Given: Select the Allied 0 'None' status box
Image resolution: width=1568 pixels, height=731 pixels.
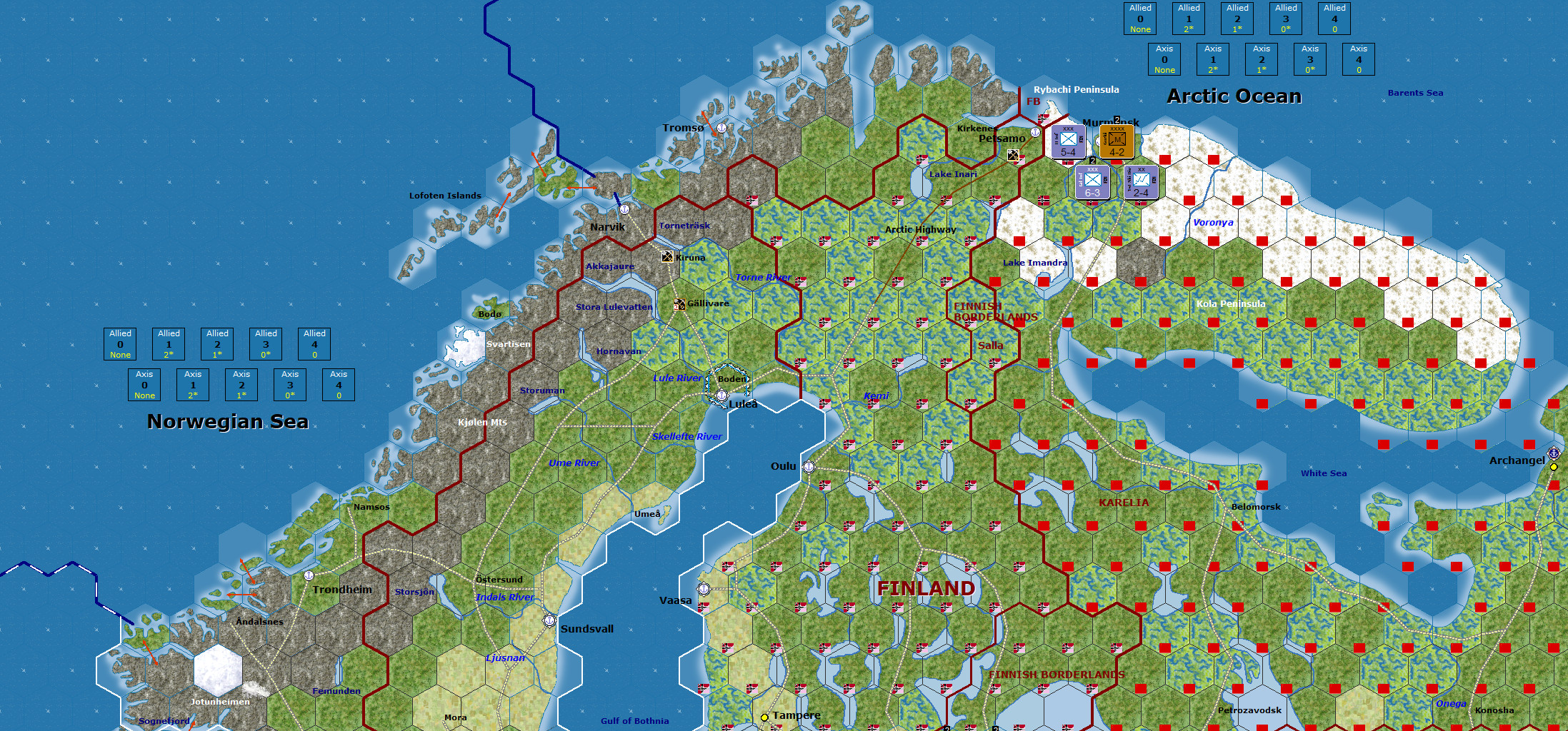Looking at the screenshot, I should pos(1139,18).
